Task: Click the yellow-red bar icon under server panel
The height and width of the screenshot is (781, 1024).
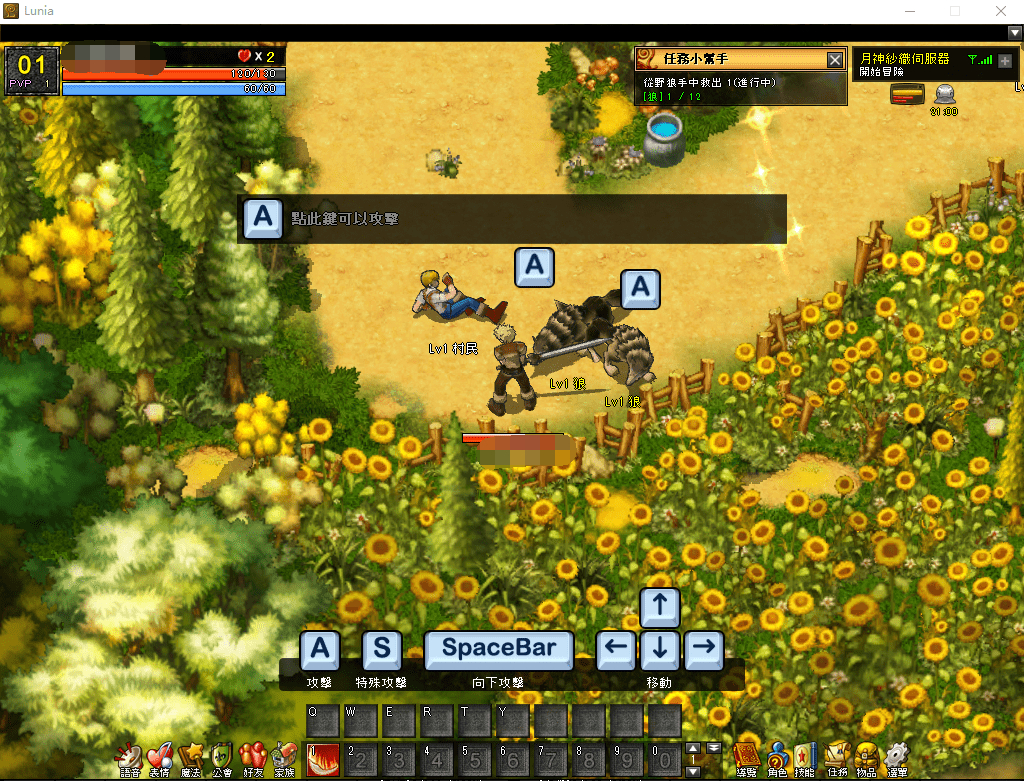Action: pos(905,95)
